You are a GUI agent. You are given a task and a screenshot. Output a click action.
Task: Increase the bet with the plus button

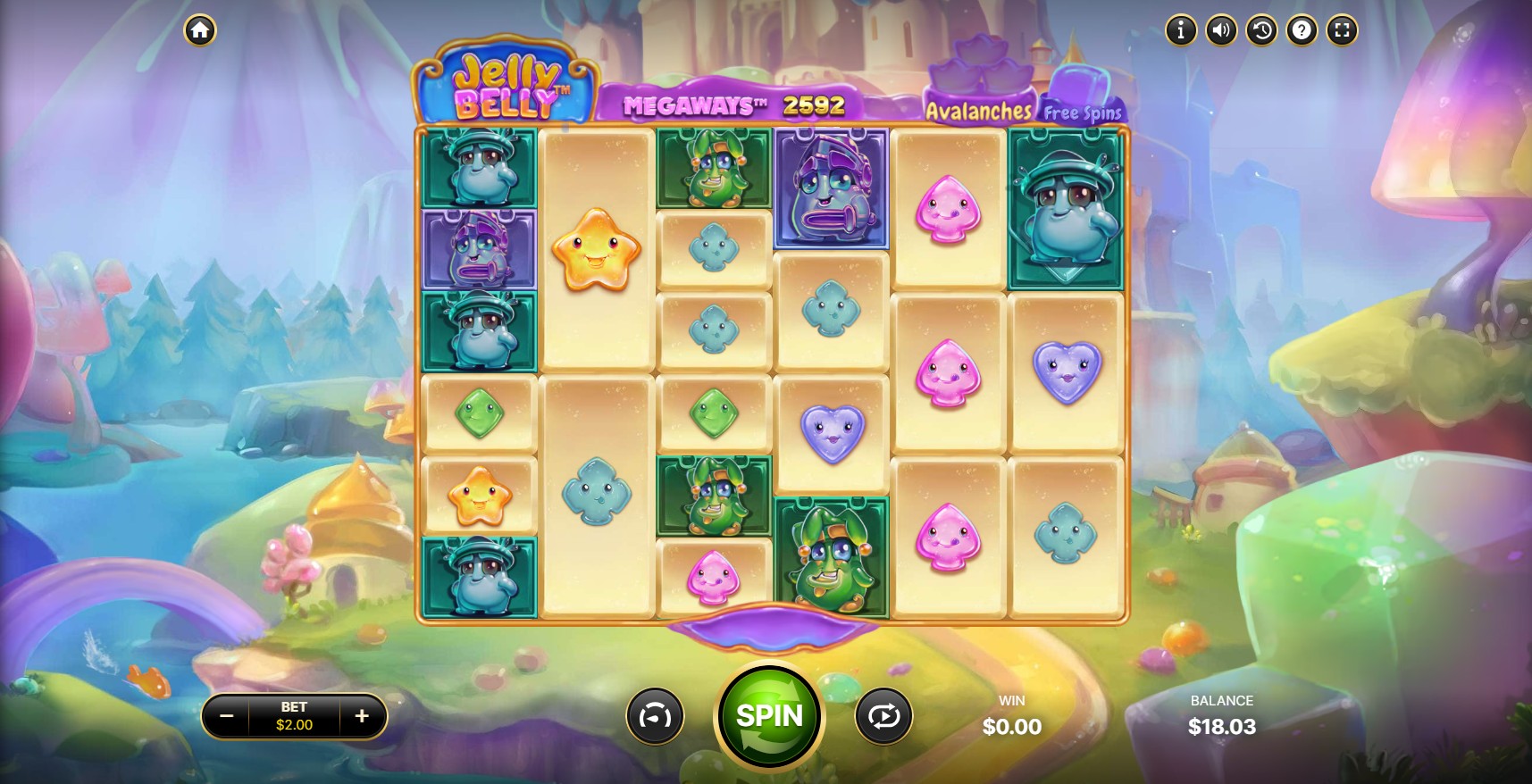[362, 716]
